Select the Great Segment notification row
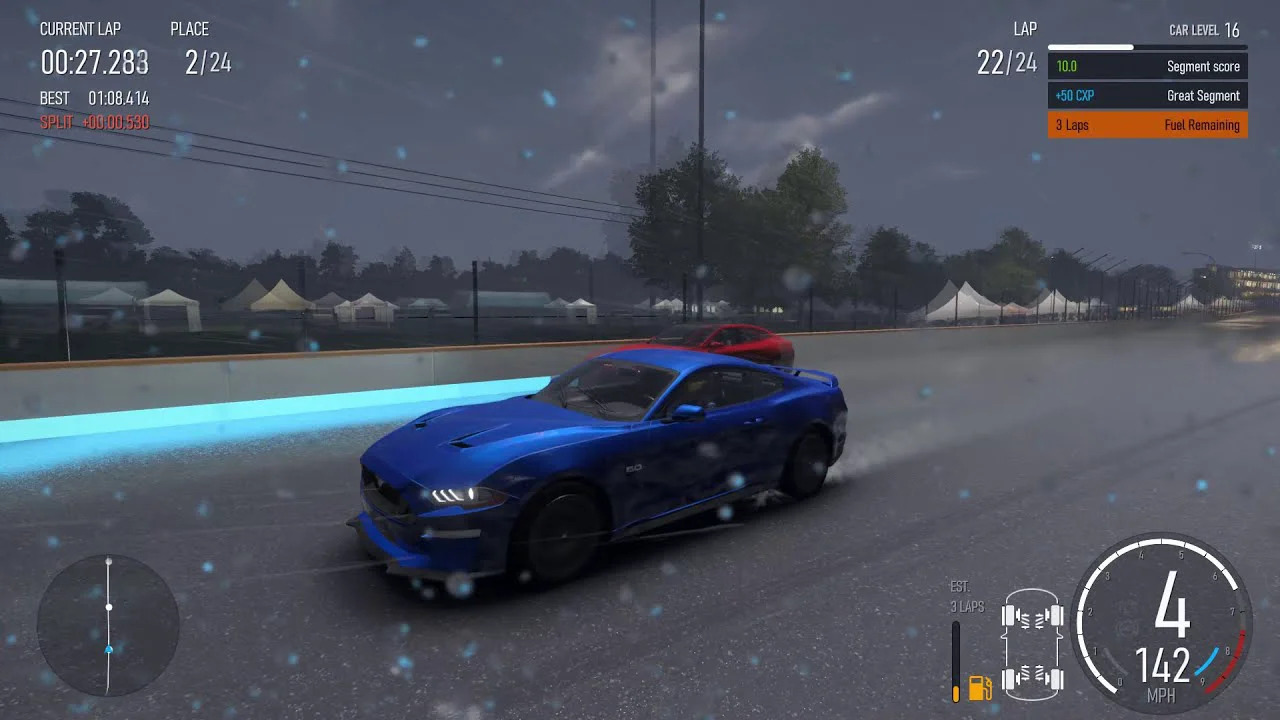1280x720 pixels. [1147, 96]
